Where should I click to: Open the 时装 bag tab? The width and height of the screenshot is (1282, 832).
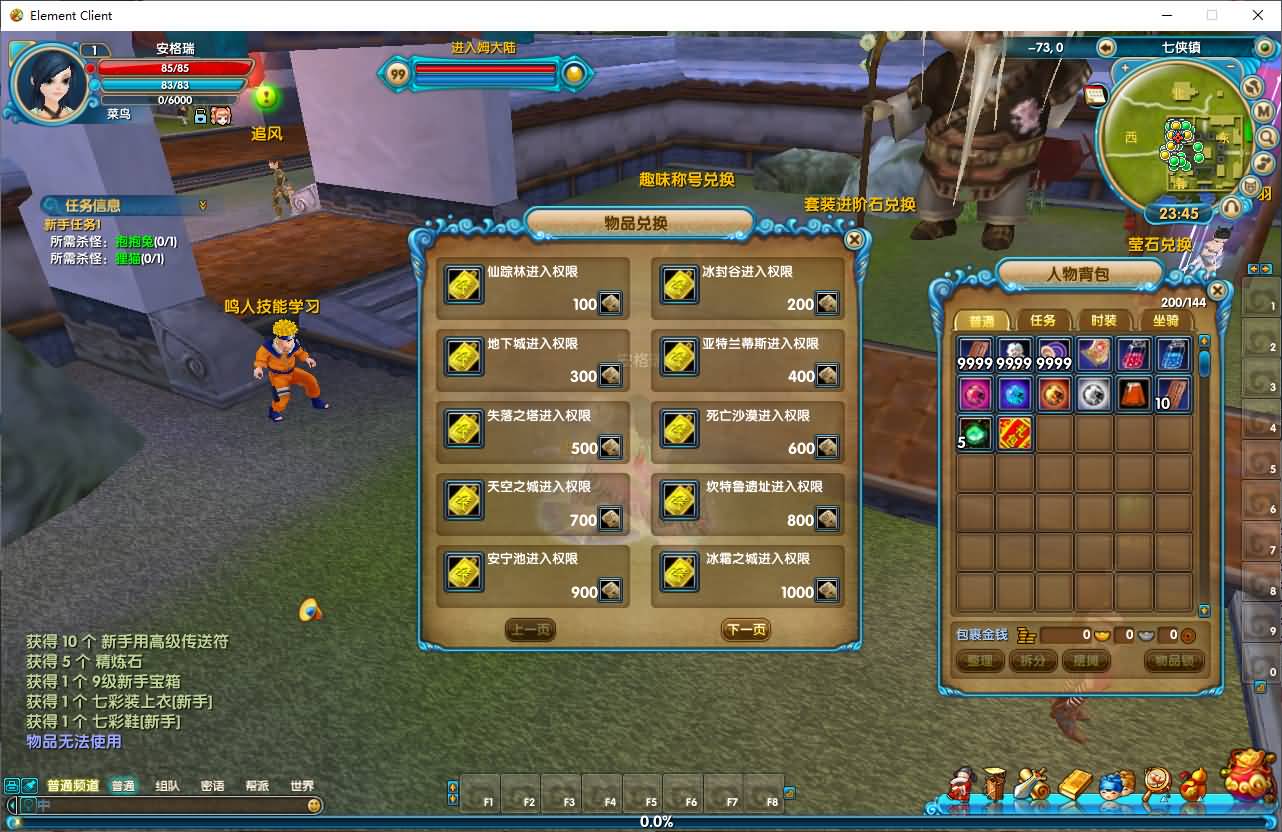tap(1104, 321)
